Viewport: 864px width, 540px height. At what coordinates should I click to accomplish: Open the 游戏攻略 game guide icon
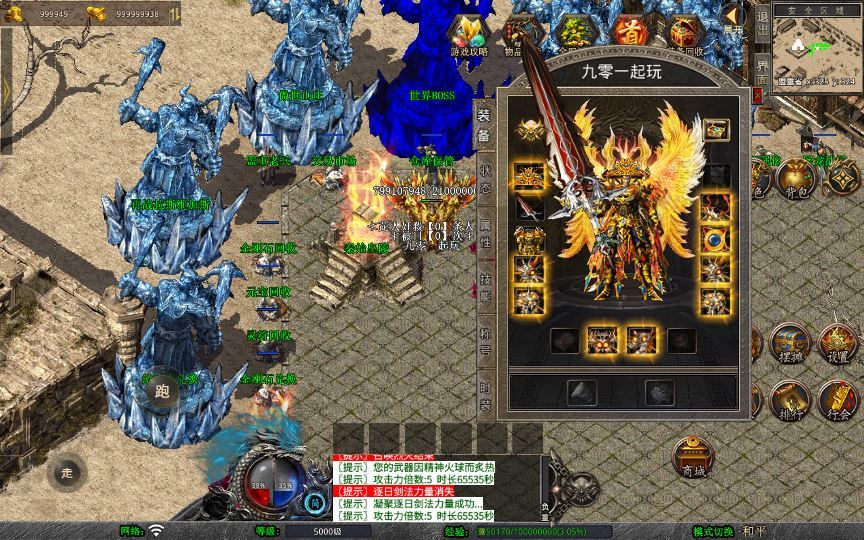pyautogui.click(x=468, y=36)
